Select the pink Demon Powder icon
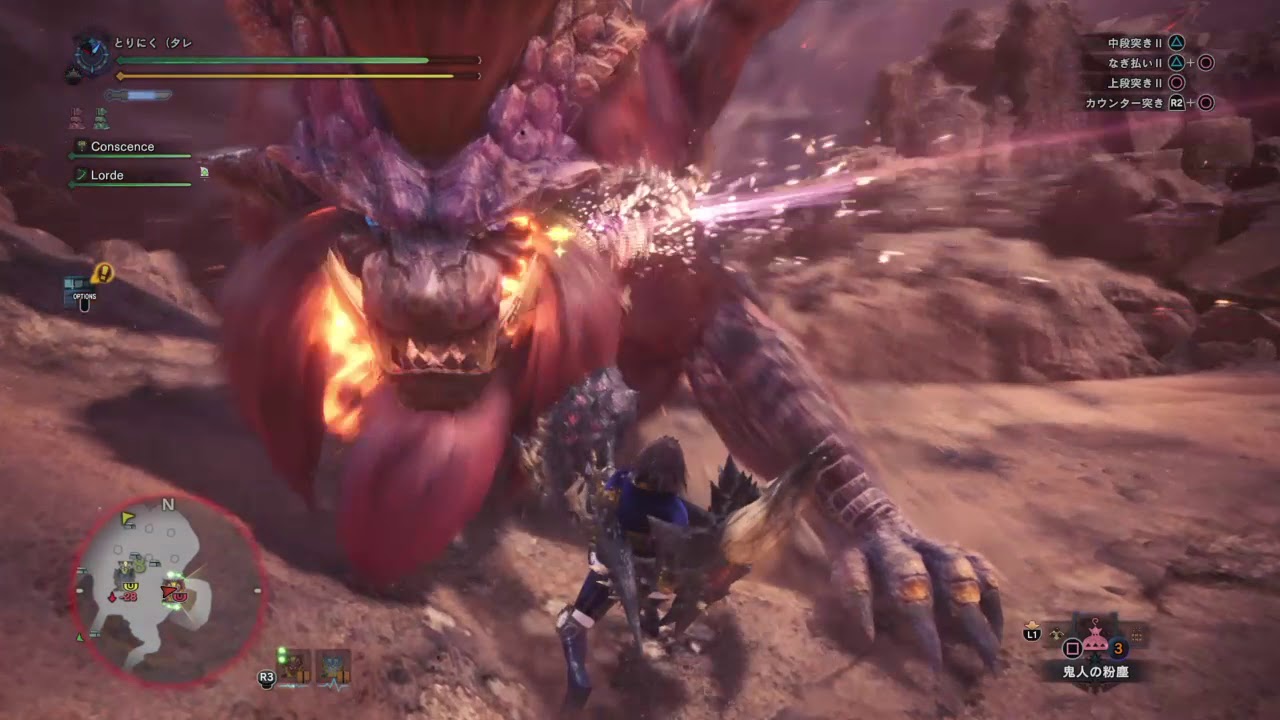The height and width of the screenshot is (720, 1280). click(x=1097, y=638)
